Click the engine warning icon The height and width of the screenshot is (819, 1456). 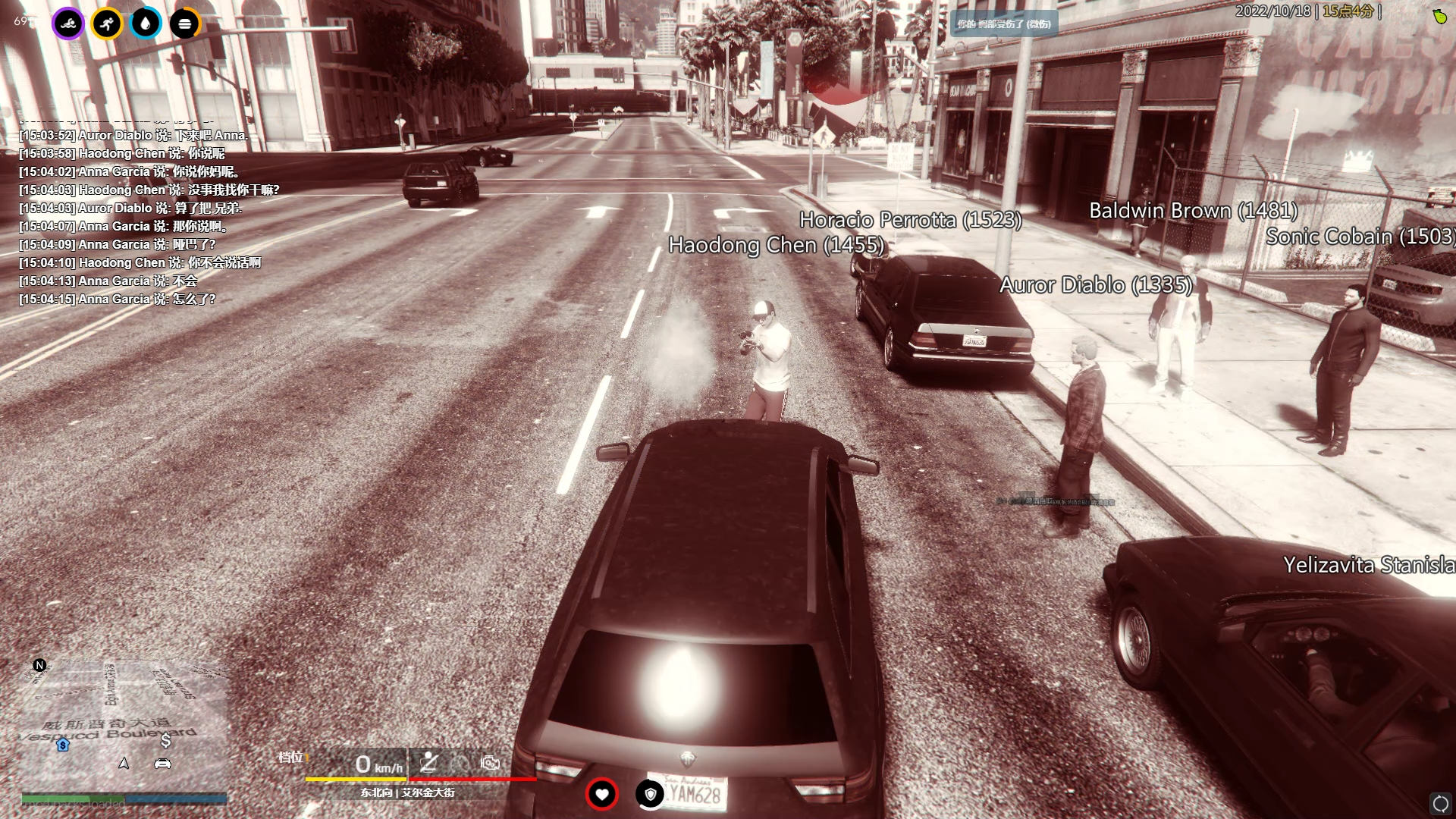pyautogui.click(x=490, y=762)
